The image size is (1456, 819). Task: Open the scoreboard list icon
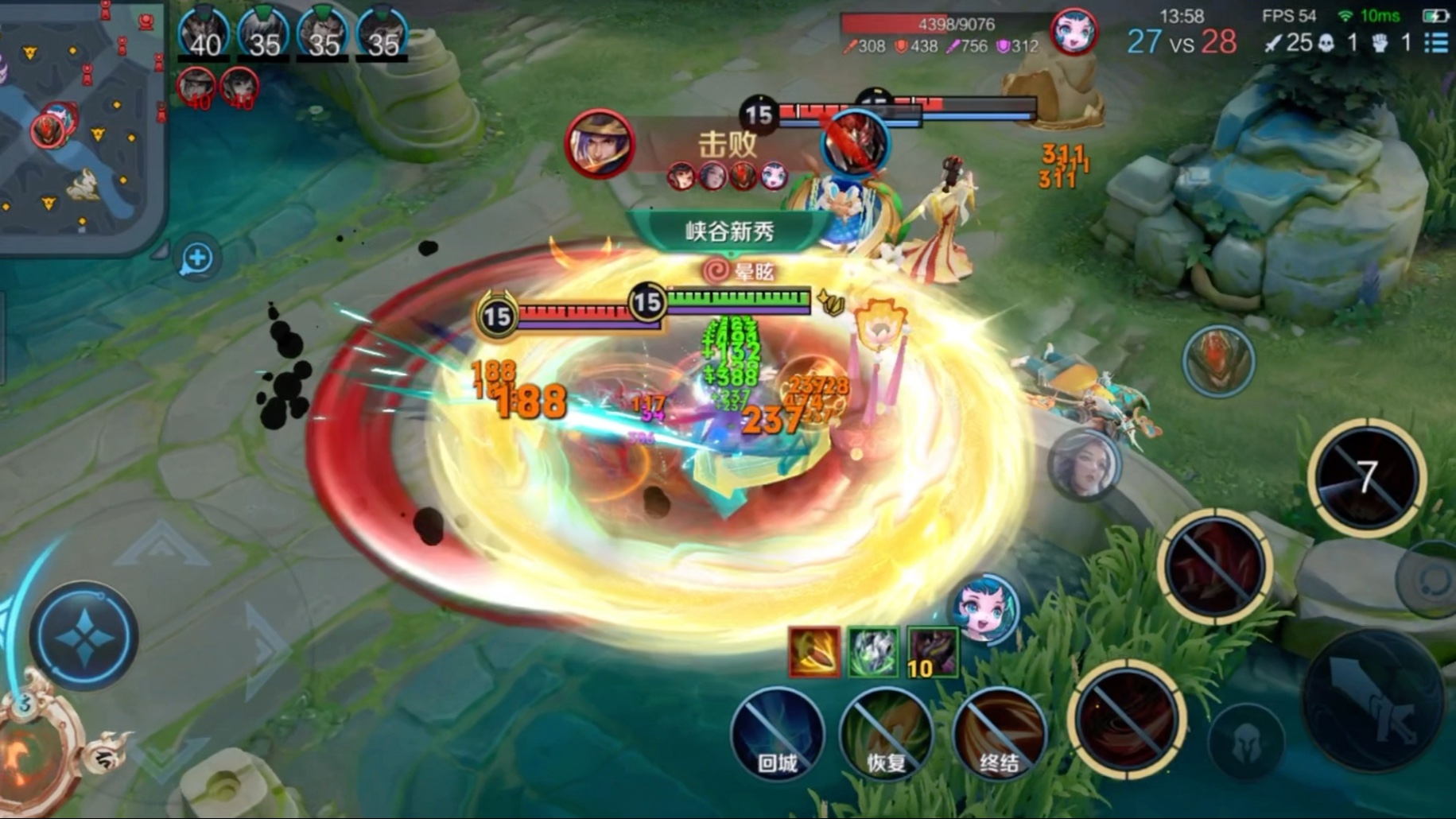[x=1436, y=42]
